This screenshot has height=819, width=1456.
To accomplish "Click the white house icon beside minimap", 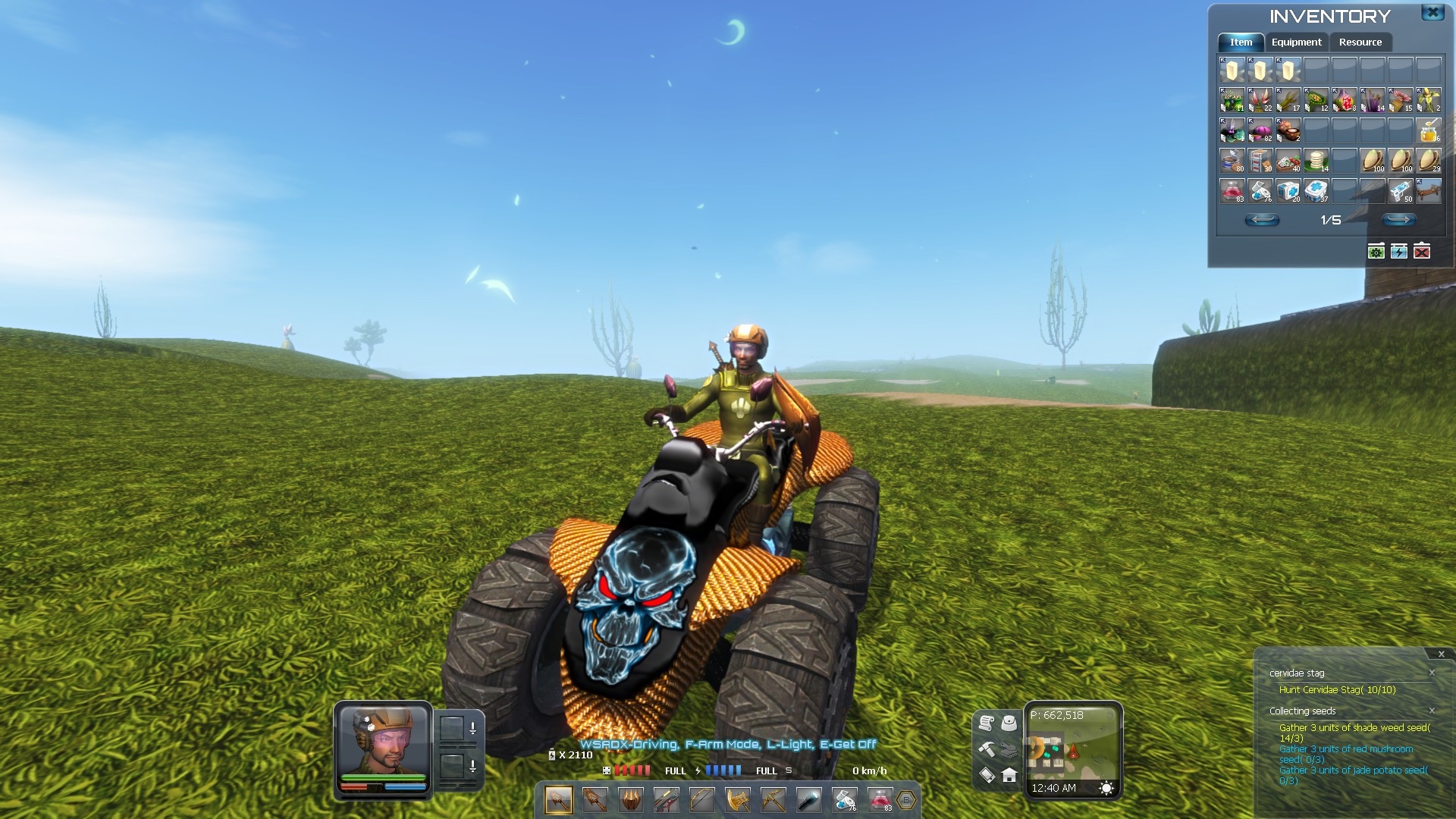I will (1009, 775).
